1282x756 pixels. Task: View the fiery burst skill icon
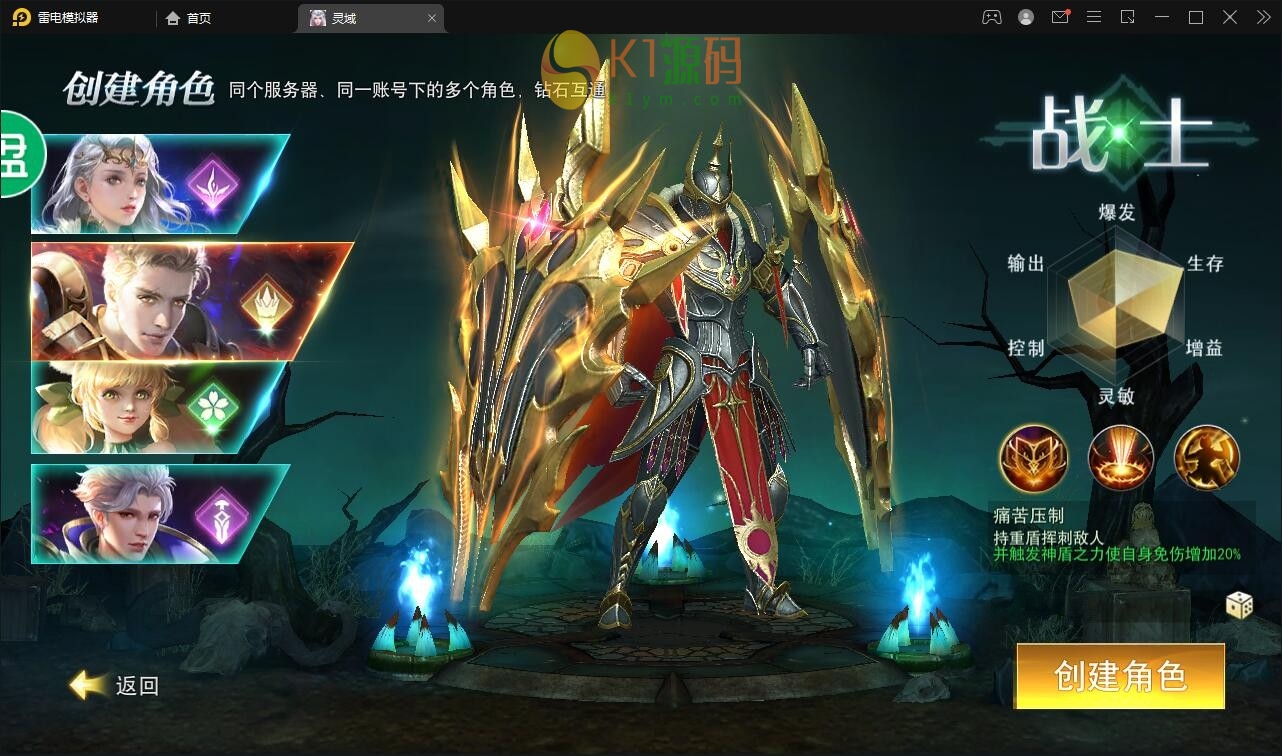[1120, 458]
